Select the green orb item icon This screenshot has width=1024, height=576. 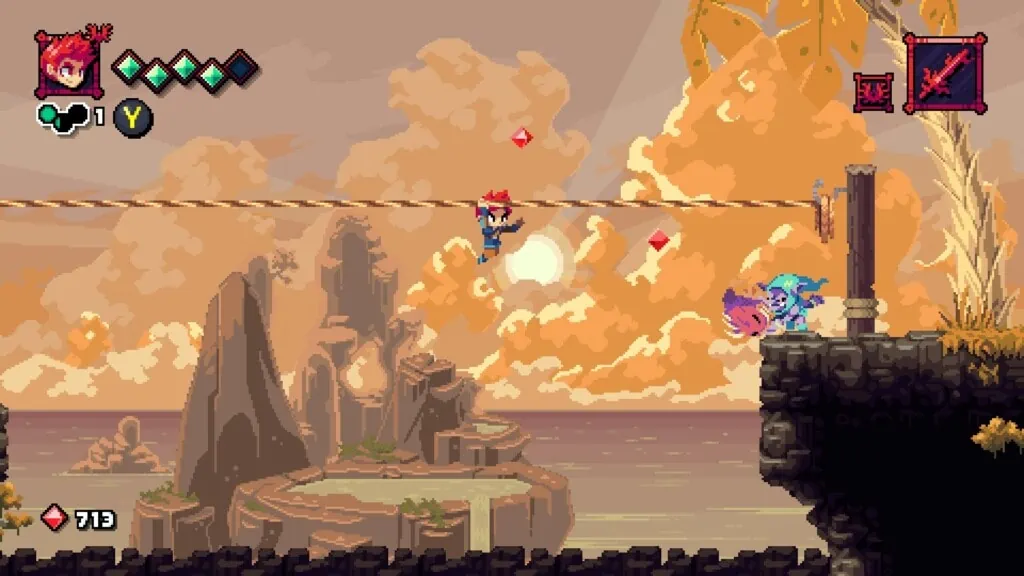62,117
